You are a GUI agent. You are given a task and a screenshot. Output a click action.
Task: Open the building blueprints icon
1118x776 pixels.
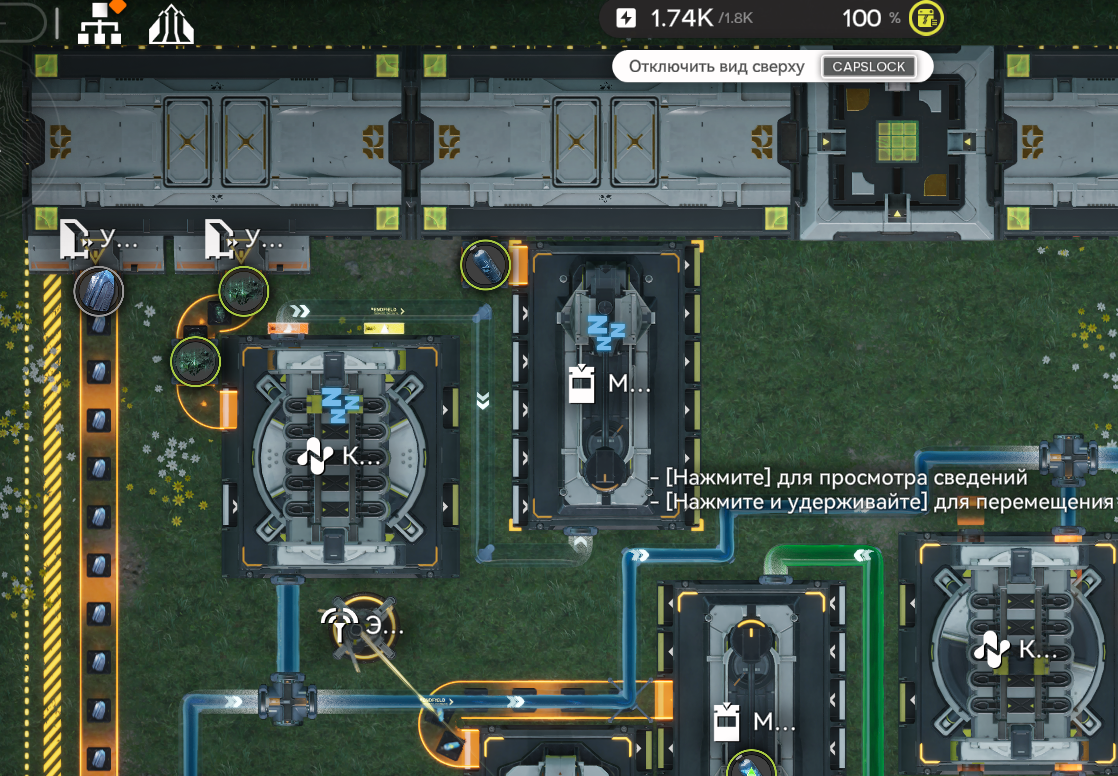point(171,25)
